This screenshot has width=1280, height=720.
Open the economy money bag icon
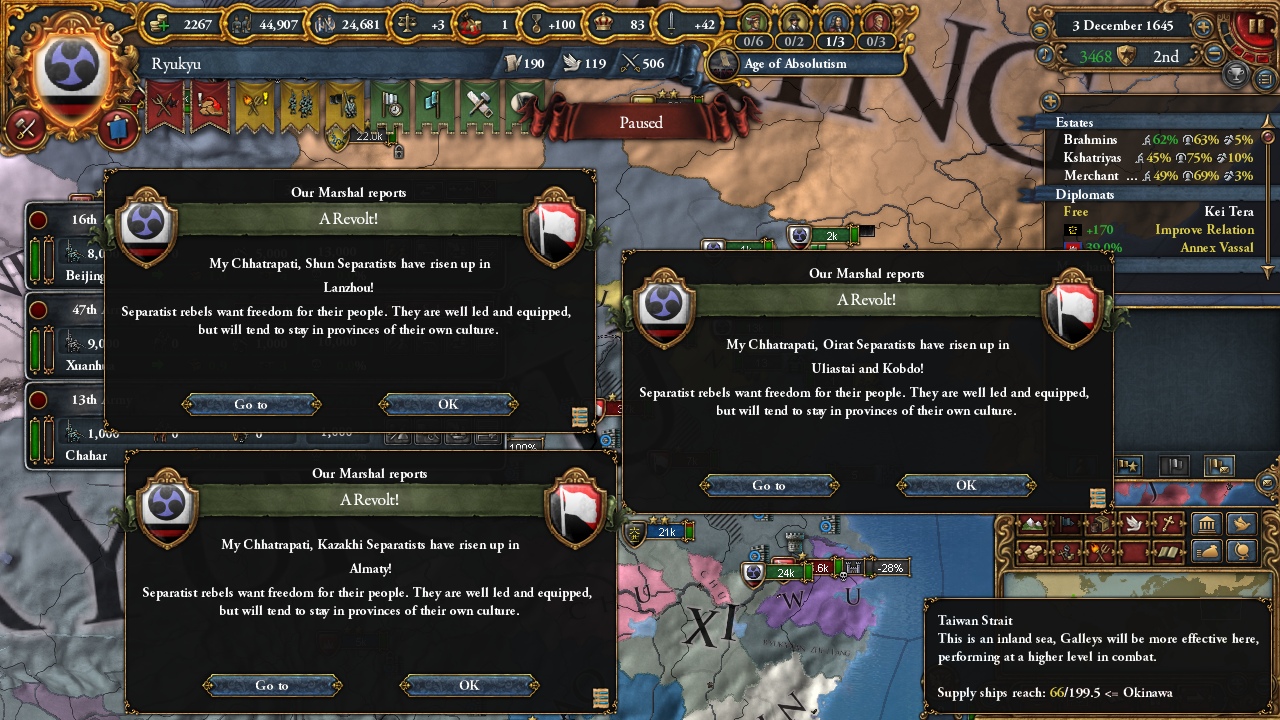click(x=1205, y=551)
